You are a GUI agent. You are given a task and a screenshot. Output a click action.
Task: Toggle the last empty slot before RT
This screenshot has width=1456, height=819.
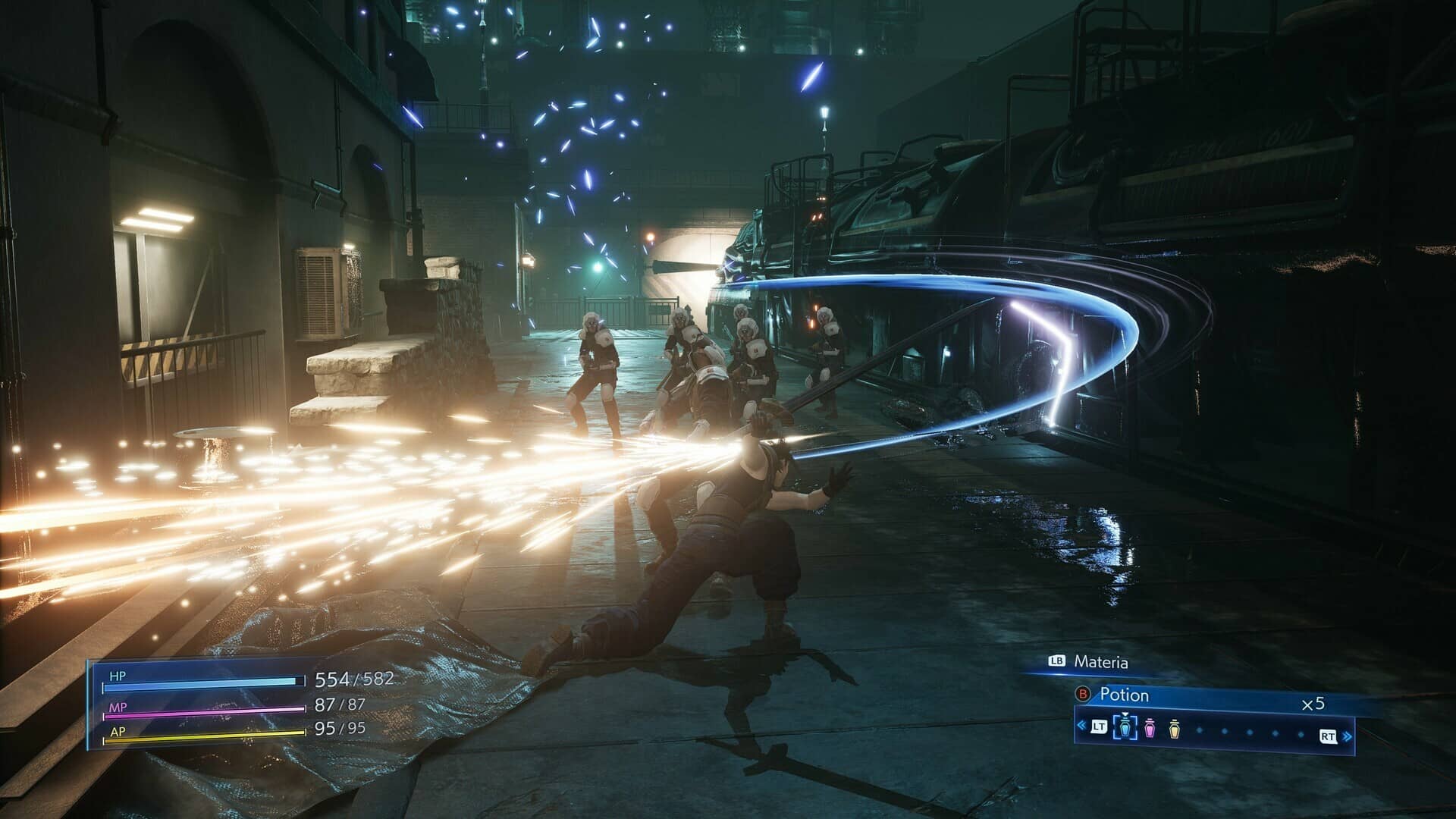tap(1301, 733)
